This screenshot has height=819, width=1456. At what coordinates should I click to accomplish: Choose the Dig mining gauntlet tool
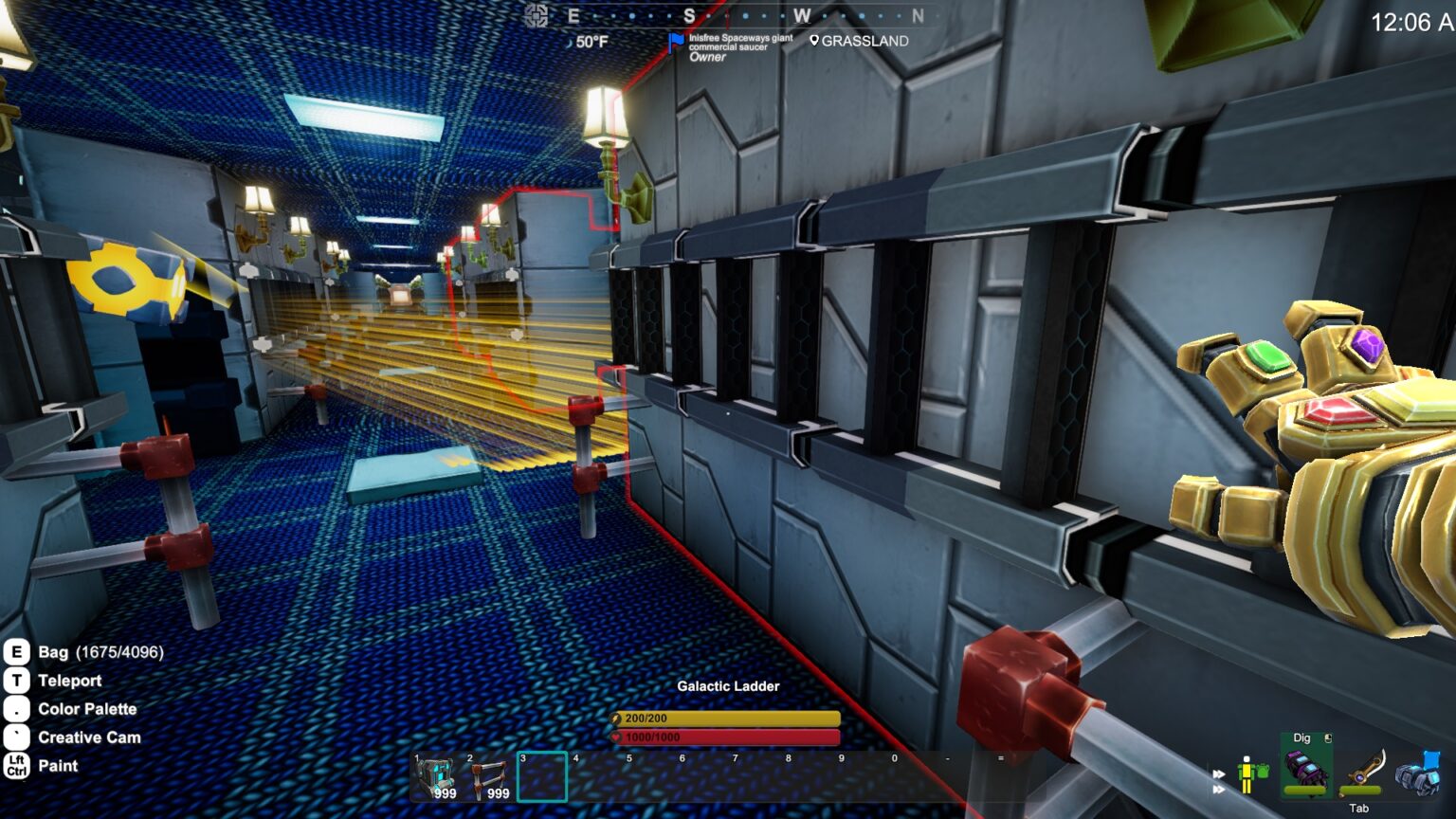[1306, 770]
